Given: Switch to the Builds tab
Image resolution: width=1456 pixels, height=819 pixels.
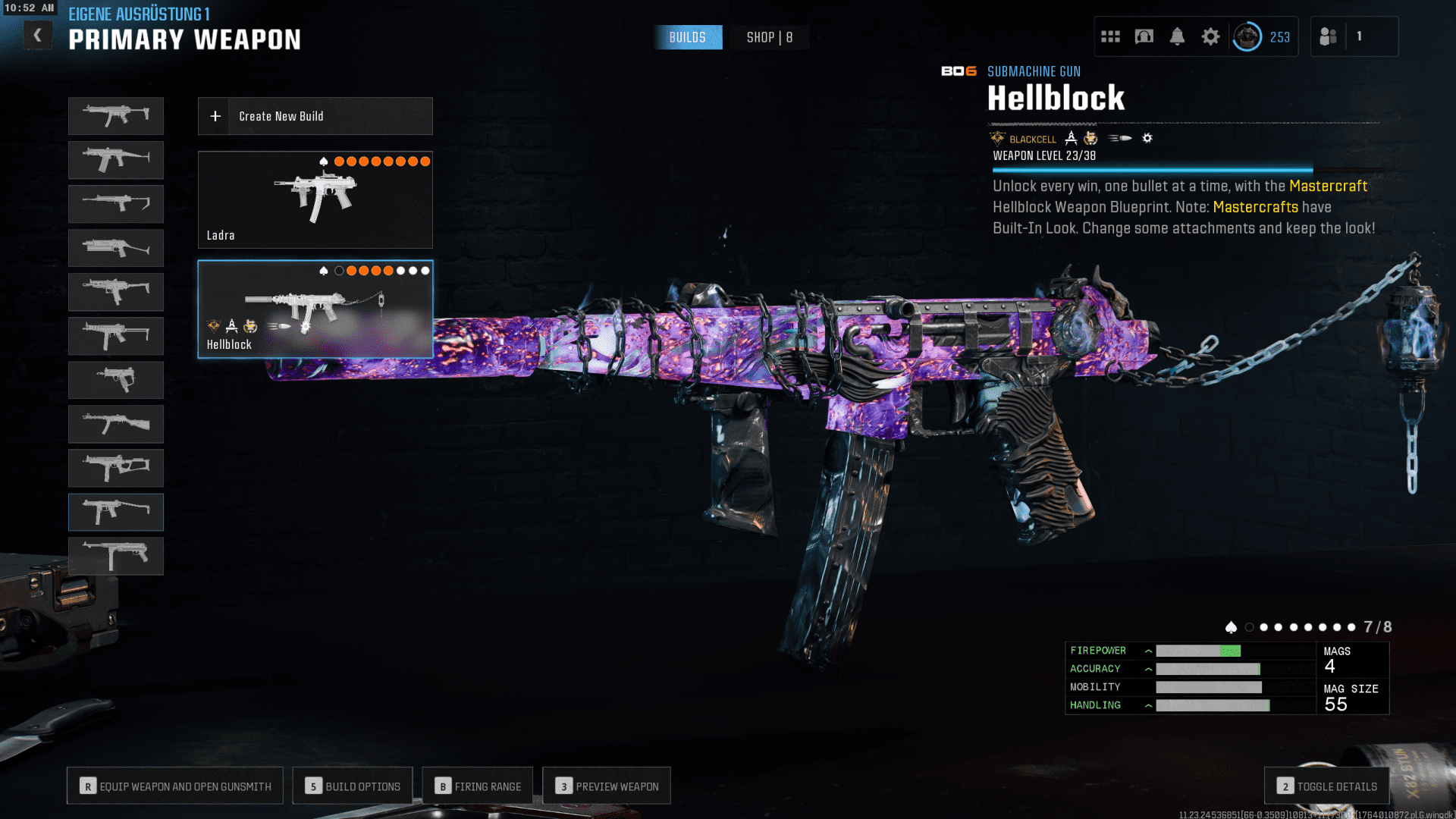Looking at the screenshot, I should point(688,37).
